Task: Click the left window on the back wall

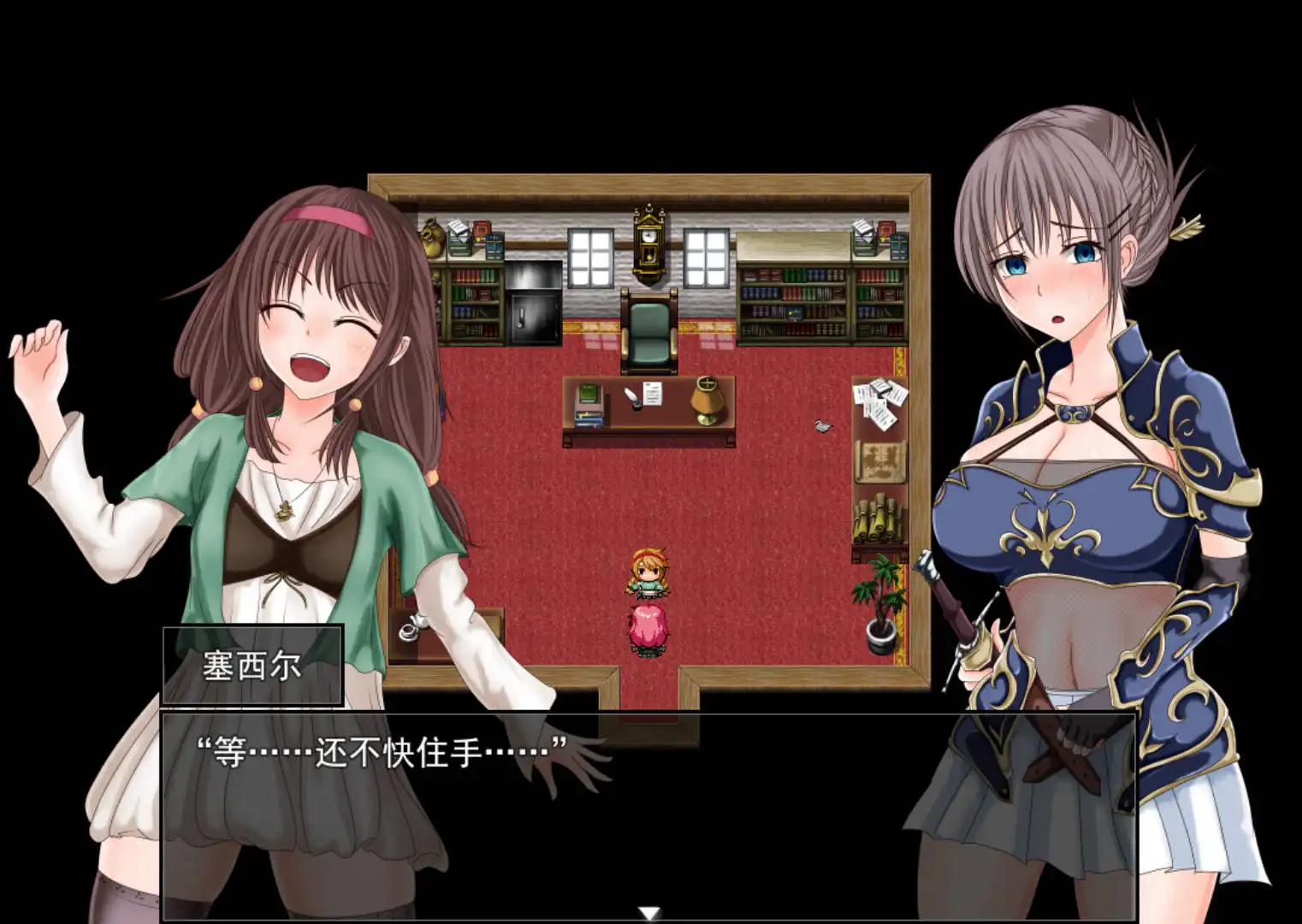Action: tap(592, 257)
